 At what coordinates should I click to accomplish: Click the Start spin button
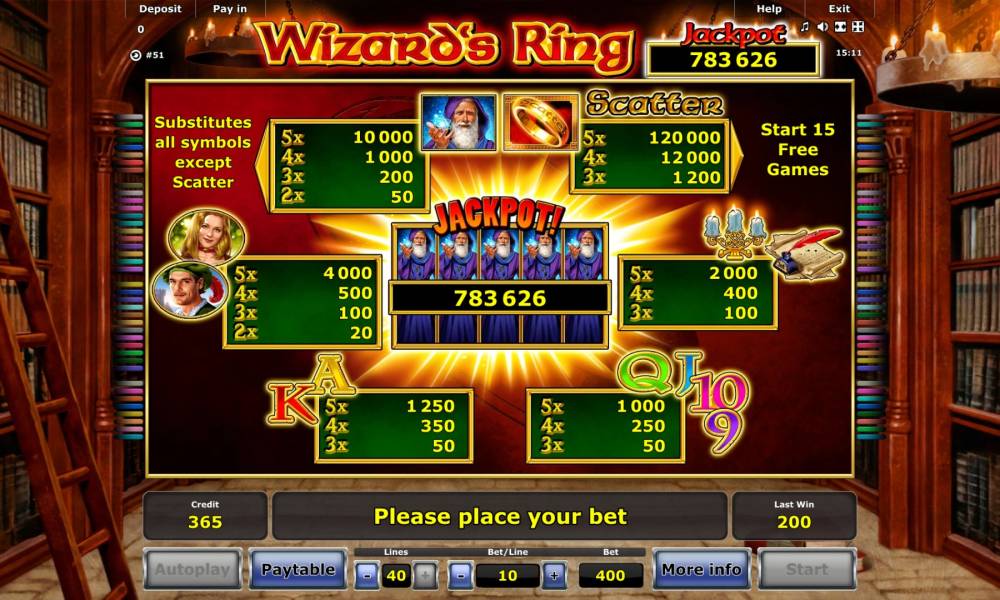[x=806, y=570]
